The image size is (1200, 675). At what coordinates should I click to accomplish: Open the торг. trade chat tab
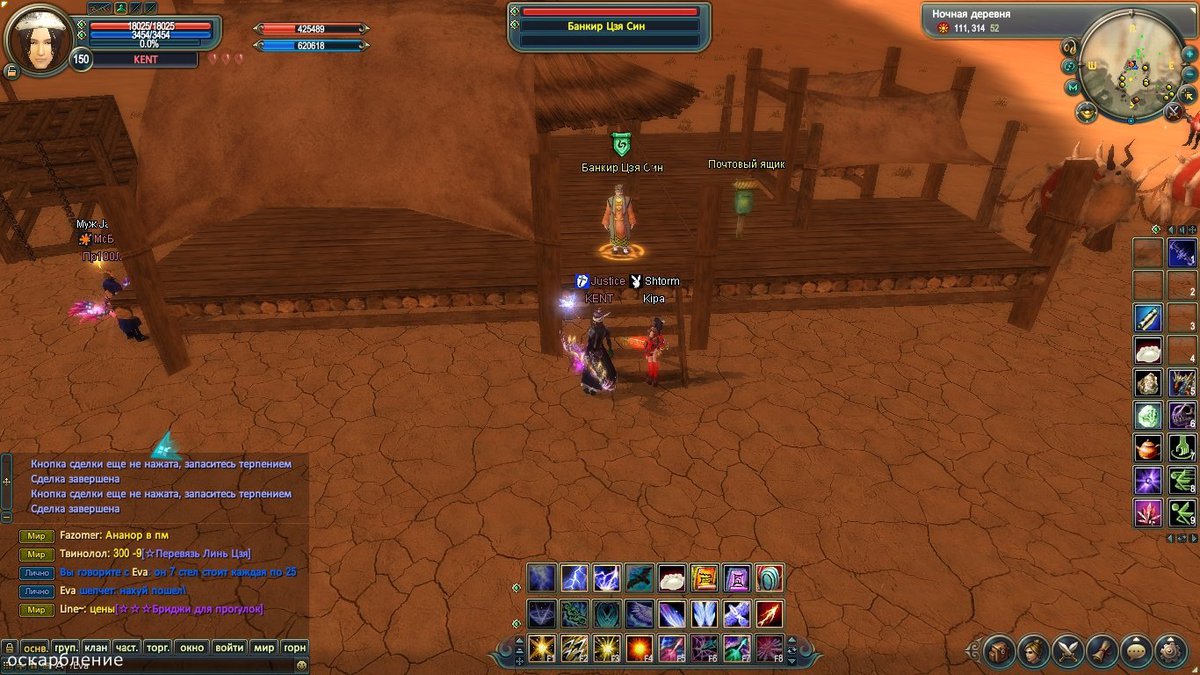coord(158,647)
